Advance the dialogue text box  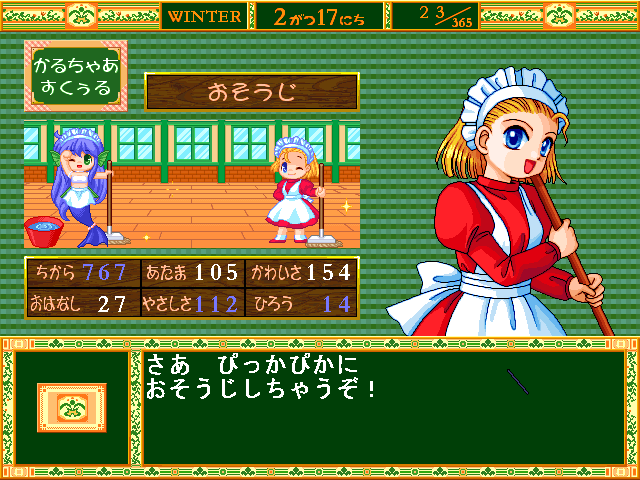pos(380,407)
